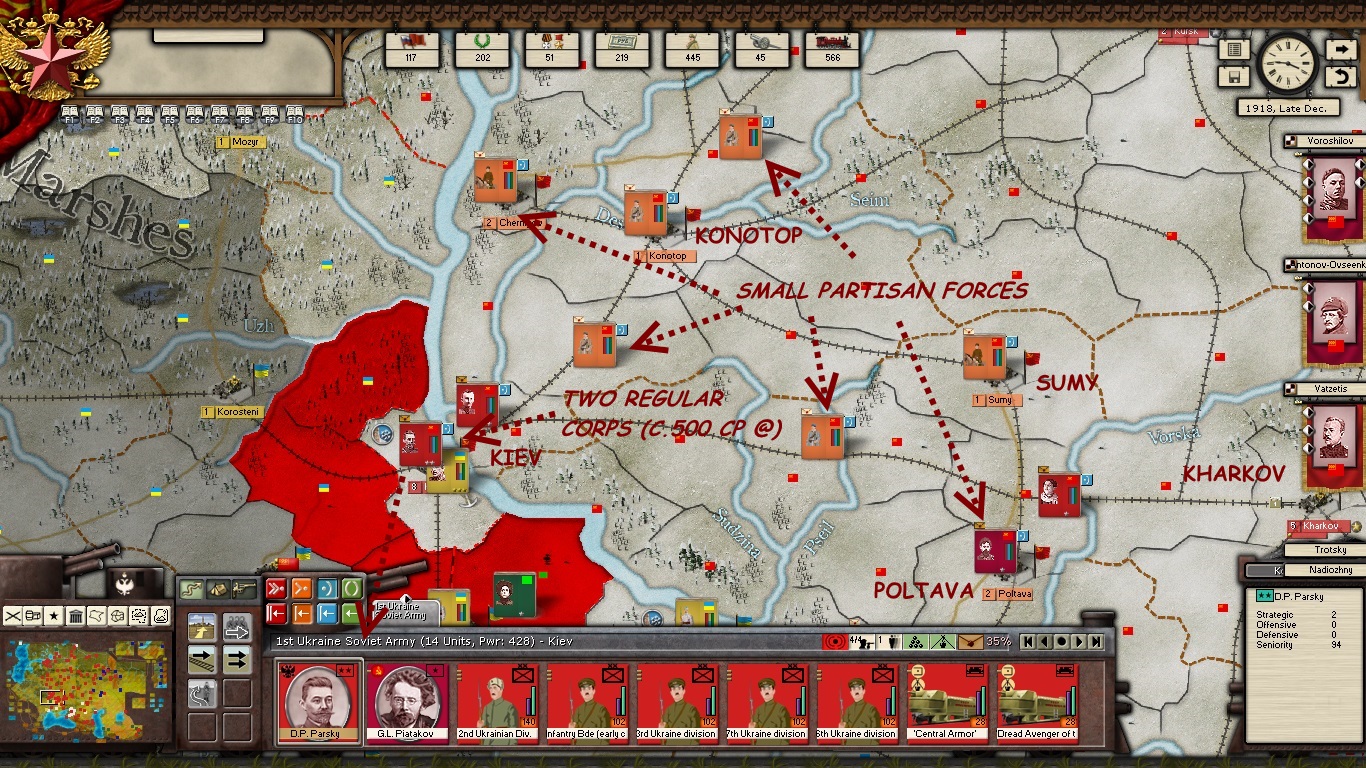1366x768 pixels.
Task: Jump to the last unit in the stack
Action: [x=1096, y=641]
